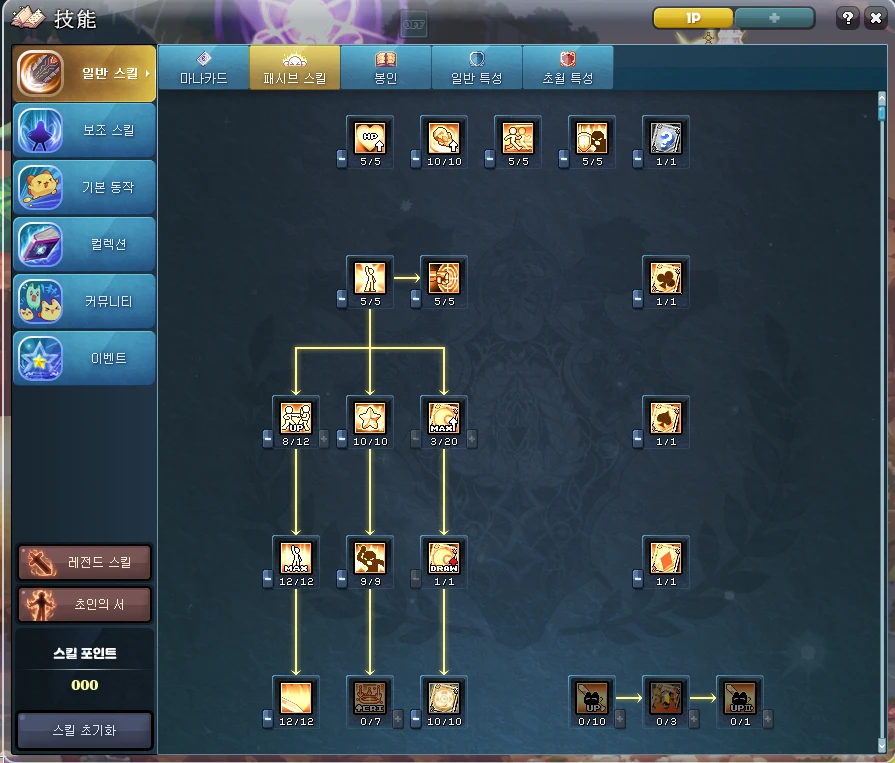The width and height of the screenshot is (895, 763).
Task: Add a point to the 0/7 CRI skill
Action: [x=398, y=718]
